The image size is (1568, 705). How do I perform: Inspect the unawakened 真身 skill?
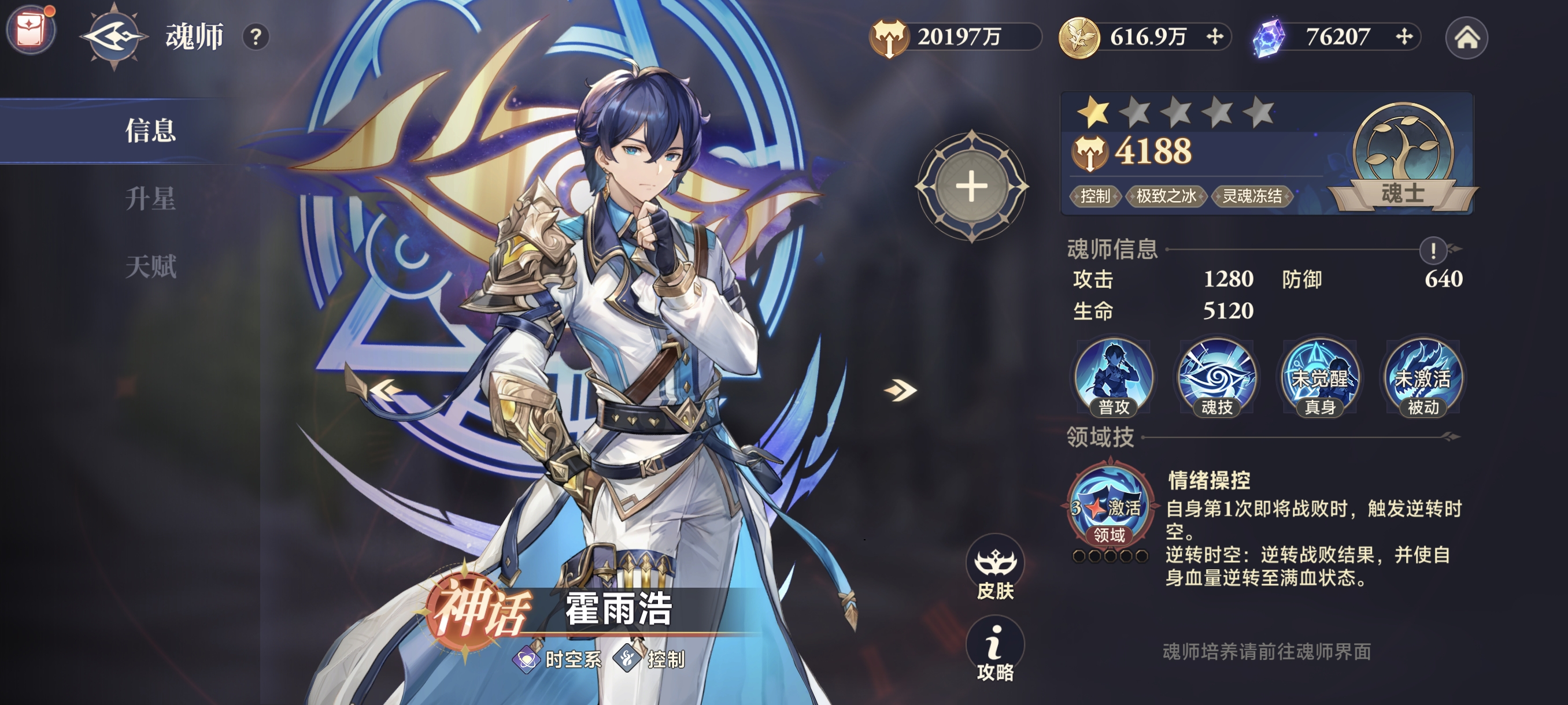coord(1319,377)
